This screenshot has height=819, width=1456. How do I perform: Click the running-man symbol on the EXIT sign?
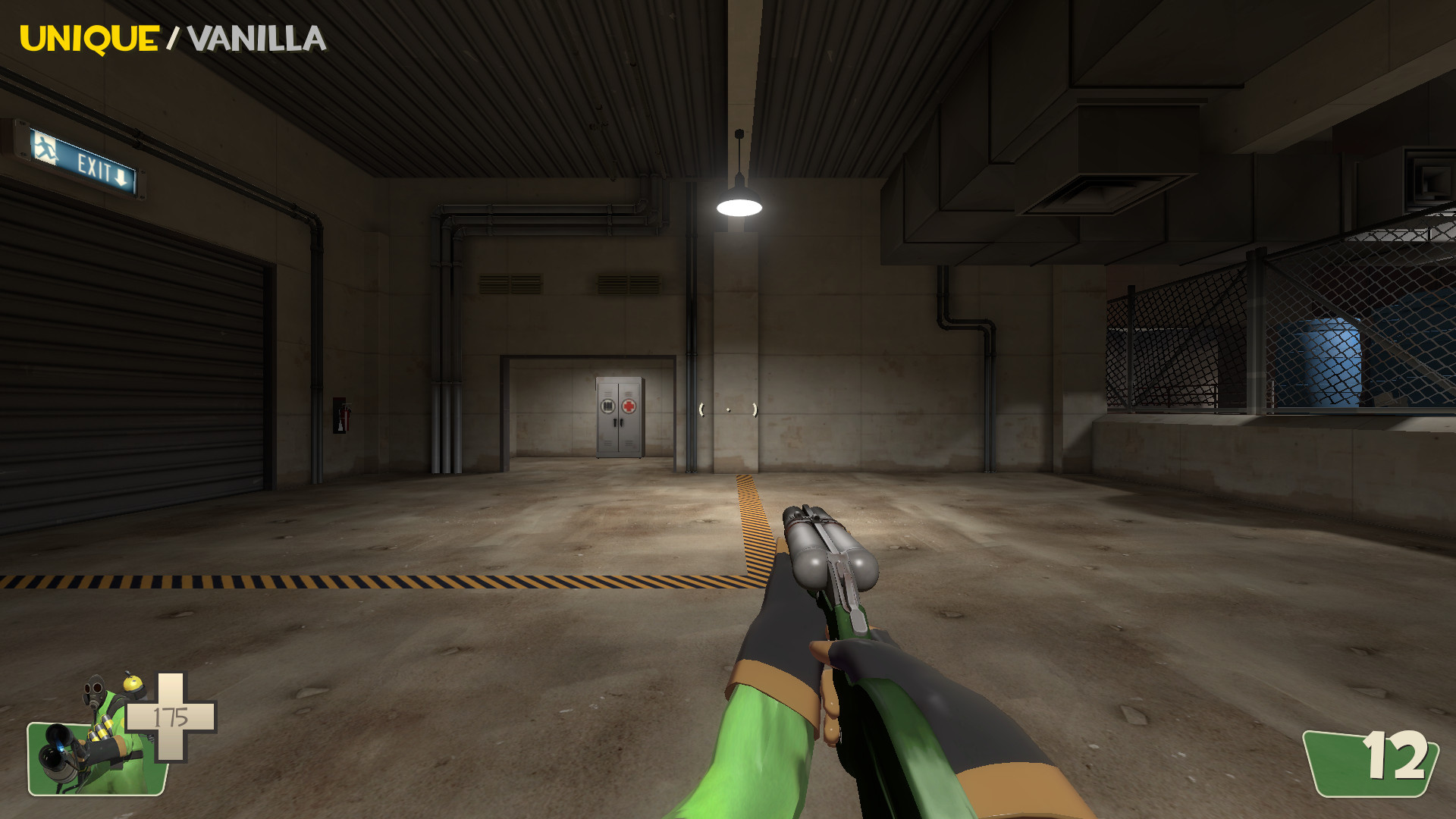point(45,149)
